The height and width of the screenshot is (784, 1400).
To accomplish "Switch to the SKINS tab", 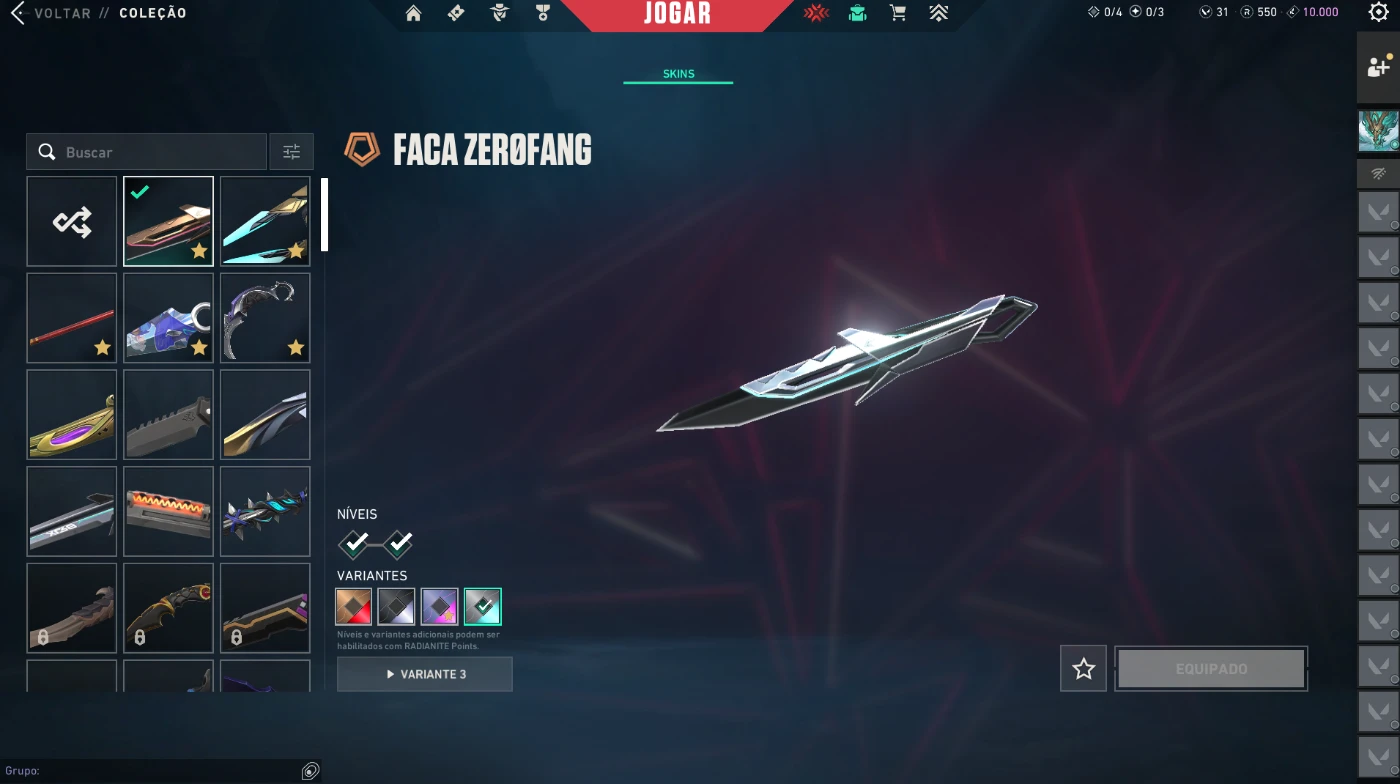I will pyautogui.click(x=678, y=74).
